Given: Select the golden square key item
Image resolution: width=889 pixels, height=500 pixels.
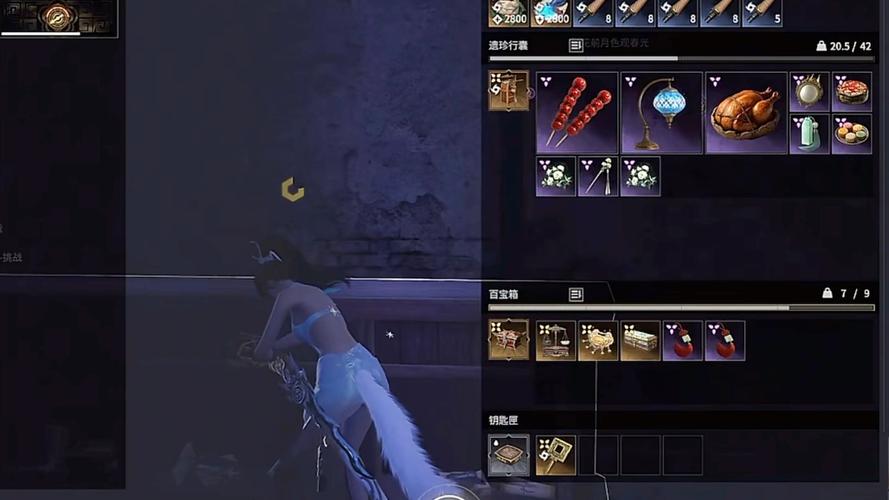Looking at the screenshot, I should 555,455.
